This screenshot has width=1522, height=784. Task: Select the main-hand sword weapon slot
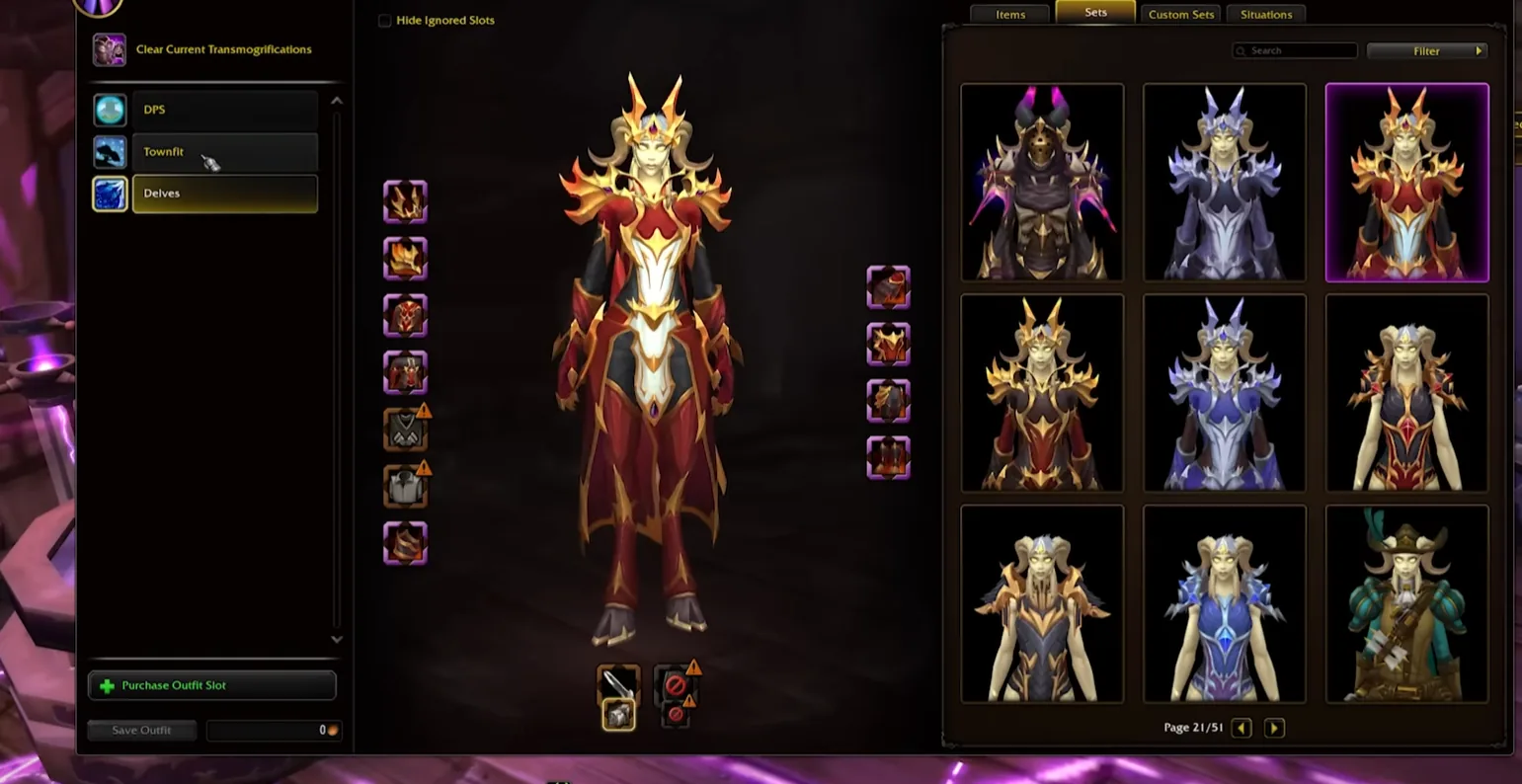point(618,681)
